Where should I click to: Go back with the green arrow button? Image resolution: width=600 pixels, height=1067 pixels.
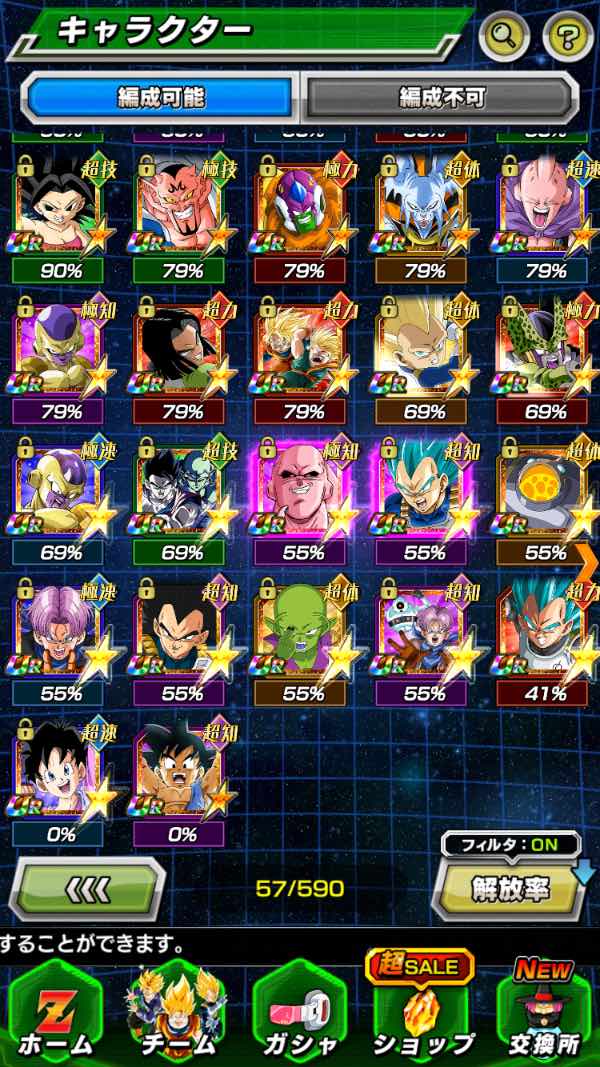(87, 887)
